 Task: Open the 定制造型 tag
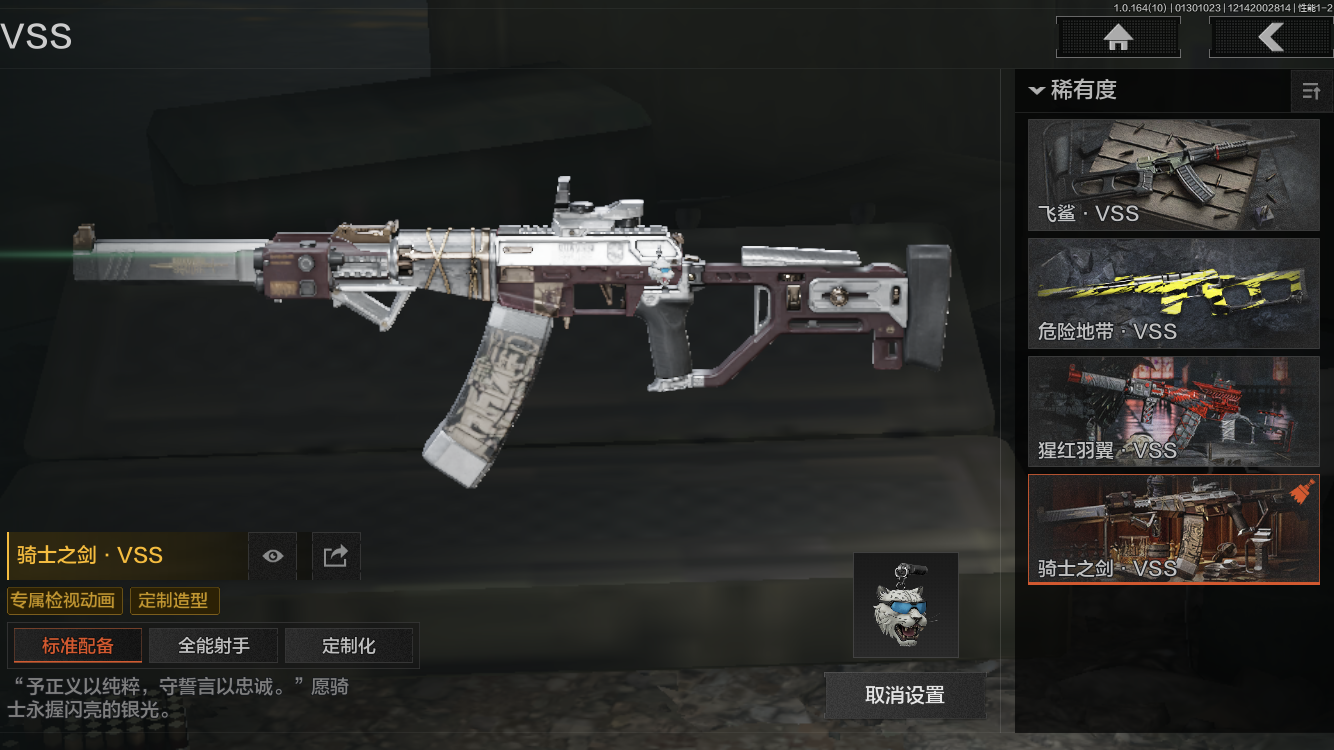click(x=174, y=601)
